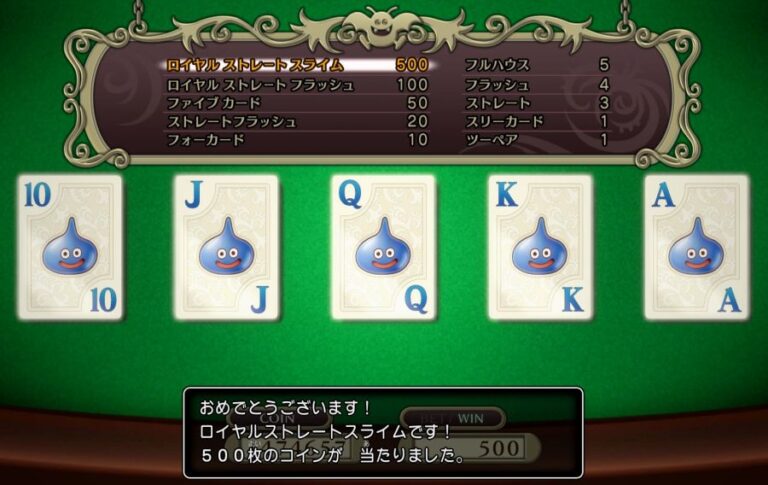
Task: Choose the Jack slime card
Action: point(226,247)
